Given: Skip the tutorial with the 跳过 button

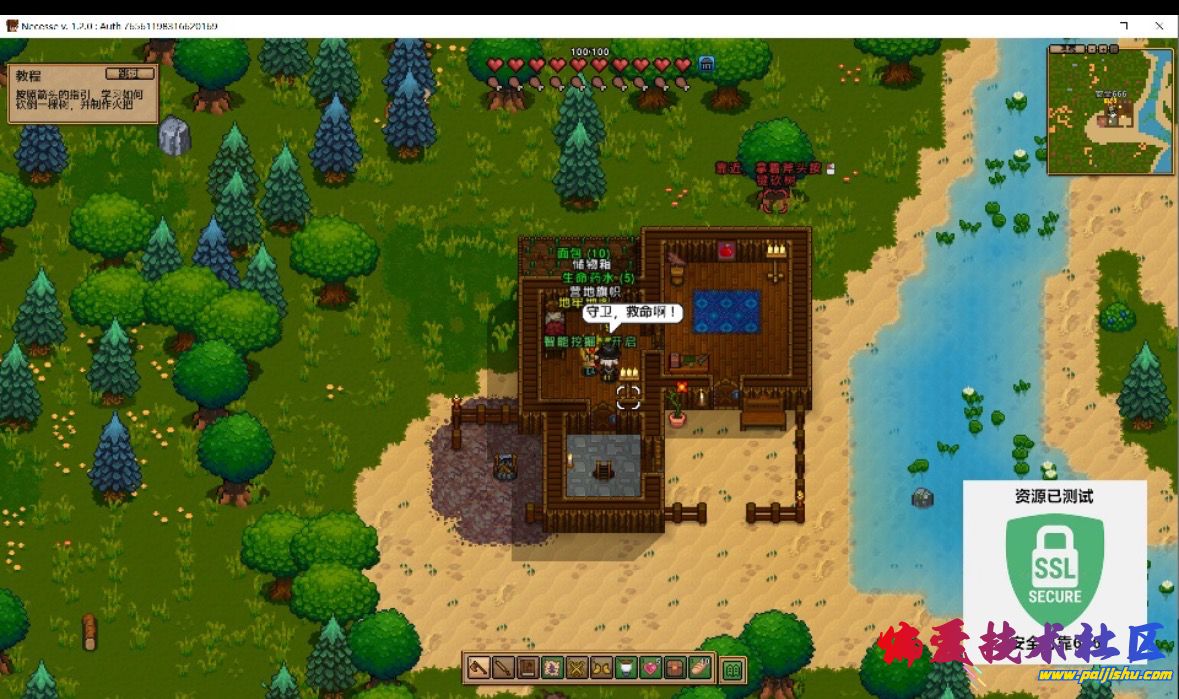Looking at the screenshot, I should tap(130, 73).
